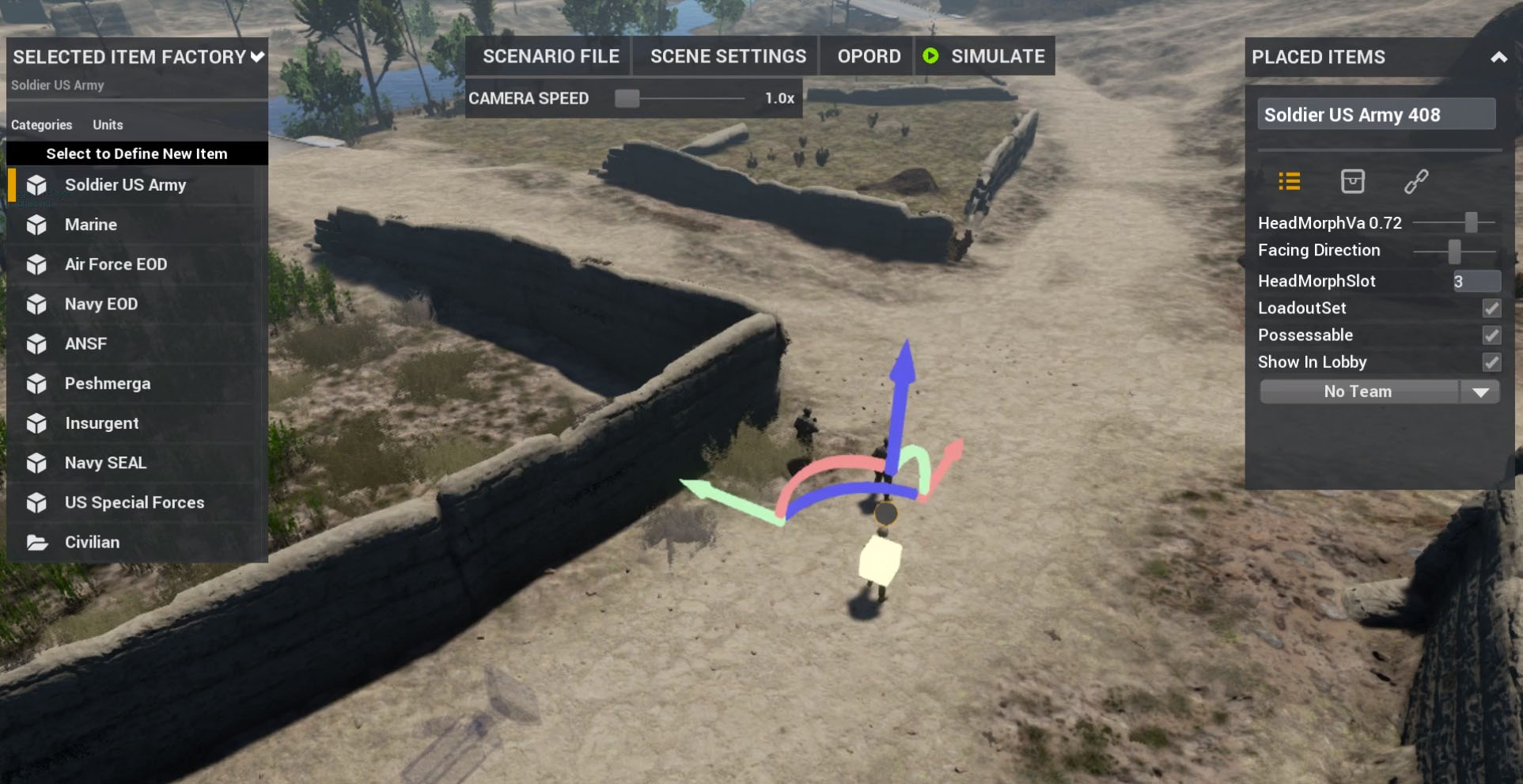1523x784 pixels.
Task: Adjust the Facing Direction slider
Action: click(x=1454, y=252)
